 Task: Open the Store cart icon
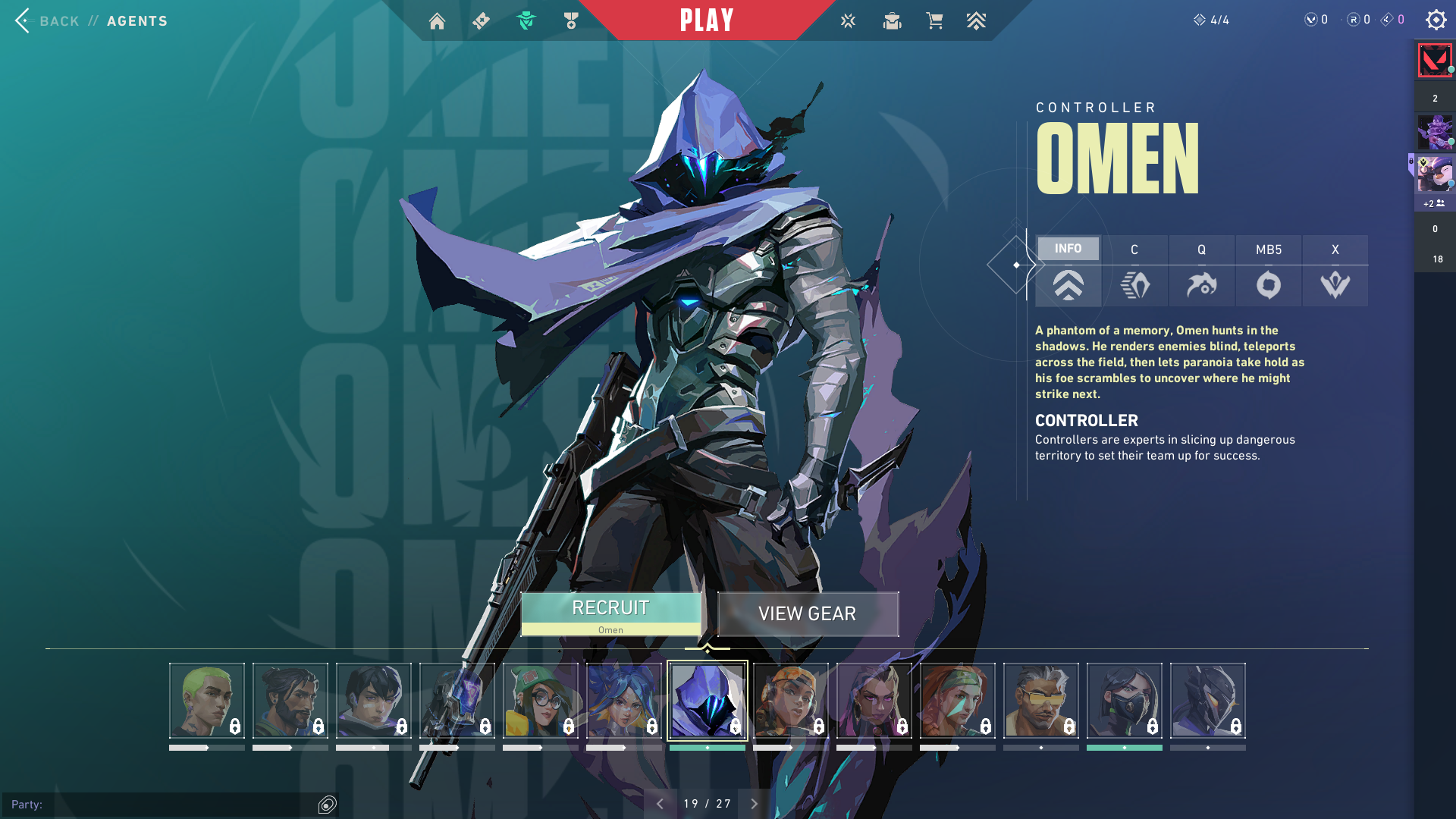(934, 20)
